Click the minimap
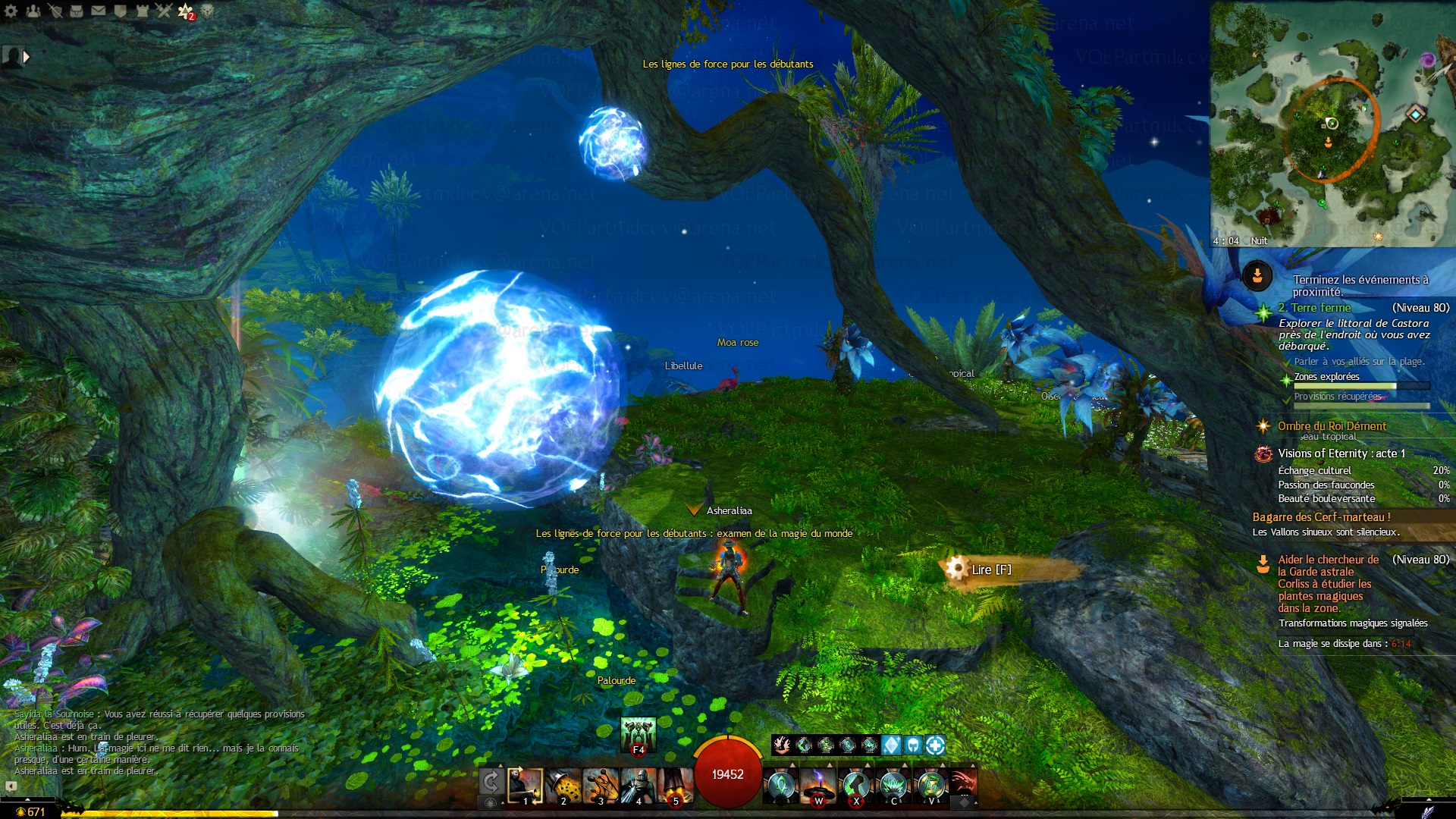 click(1332, 125)
